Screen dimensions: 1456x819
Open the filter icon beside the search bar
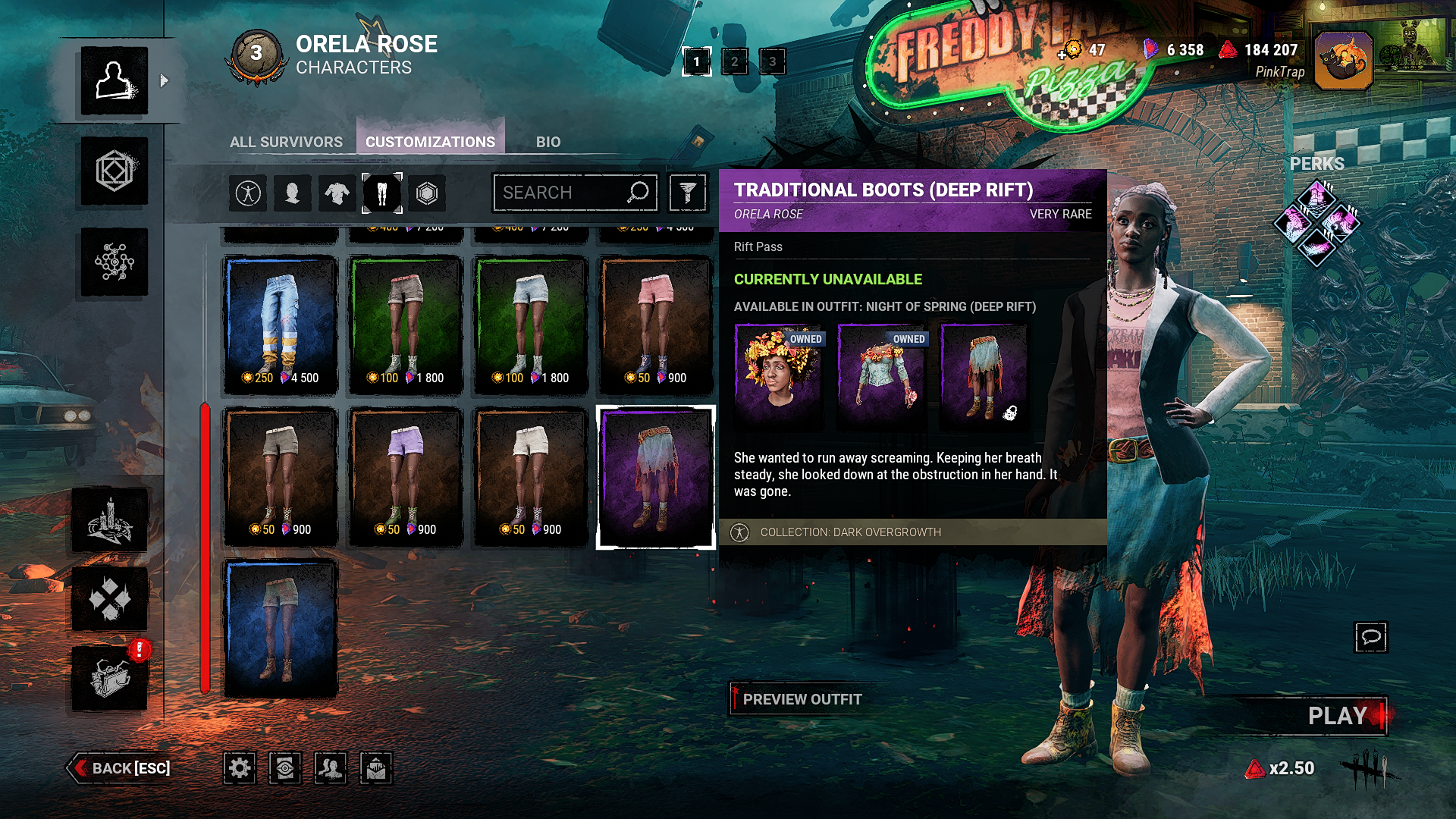686,193
